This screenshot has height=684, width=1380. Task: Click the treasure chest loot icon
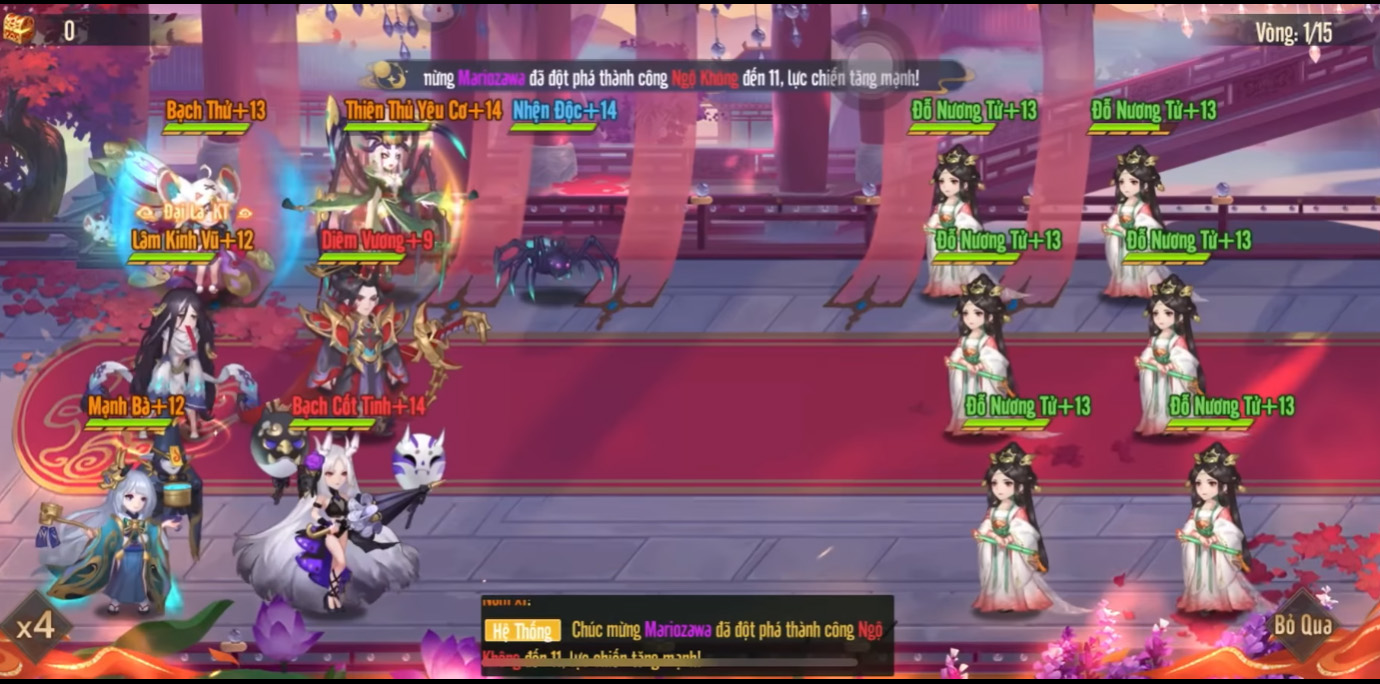19,29
